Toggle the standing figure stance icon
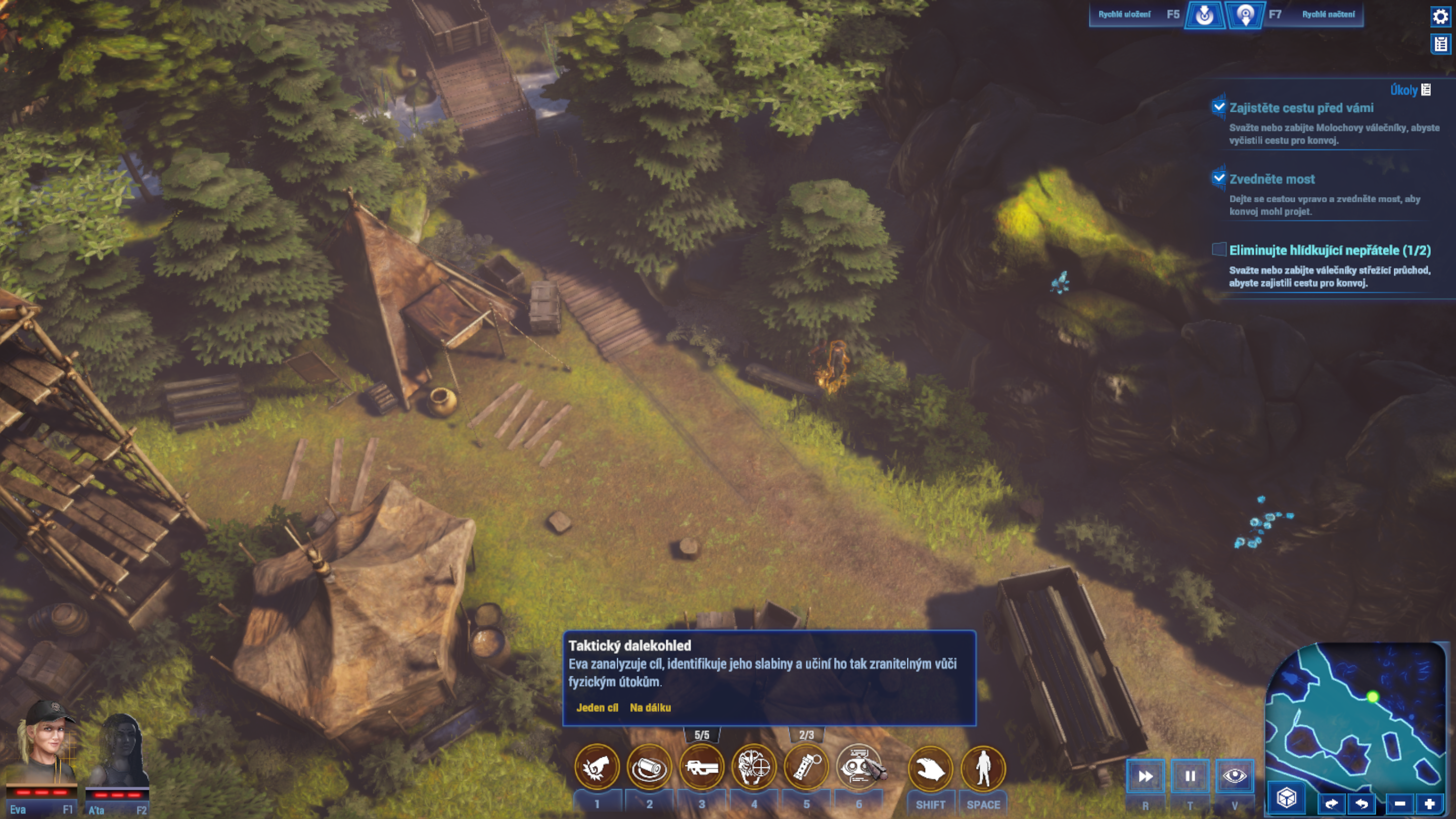This screenshot has width=1456, height=819. 983,768
